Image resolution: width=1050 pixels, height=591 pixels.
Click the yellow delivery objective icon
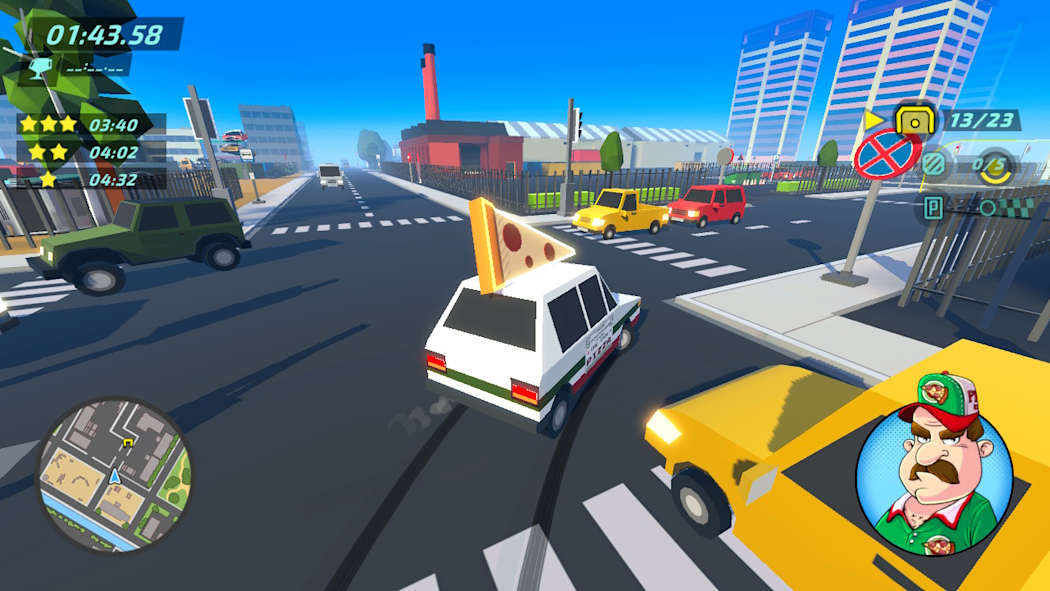pyautogui.click(x=913, y=121)
